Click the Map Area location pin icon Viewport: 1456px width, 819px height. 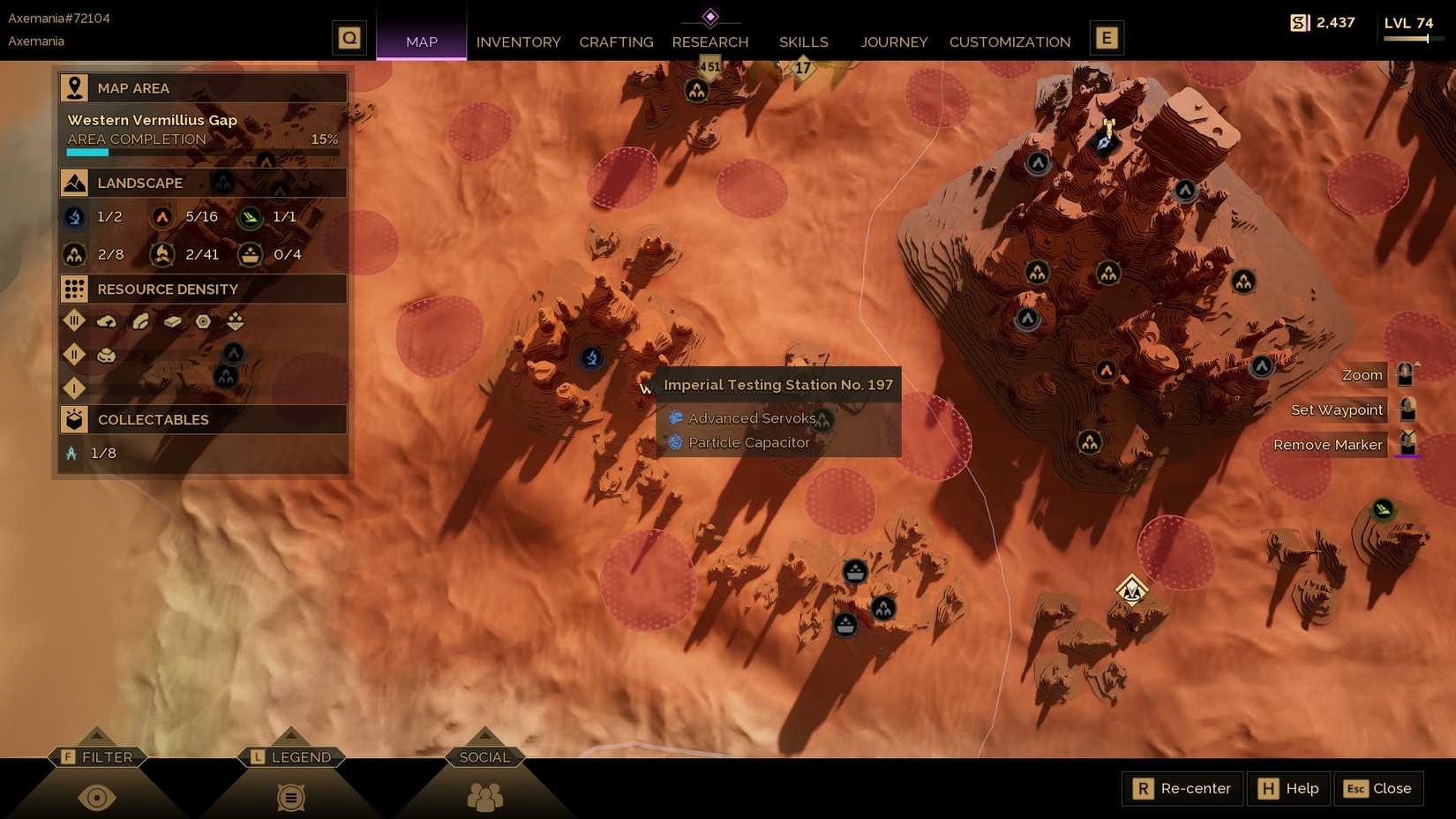(74, 87)
